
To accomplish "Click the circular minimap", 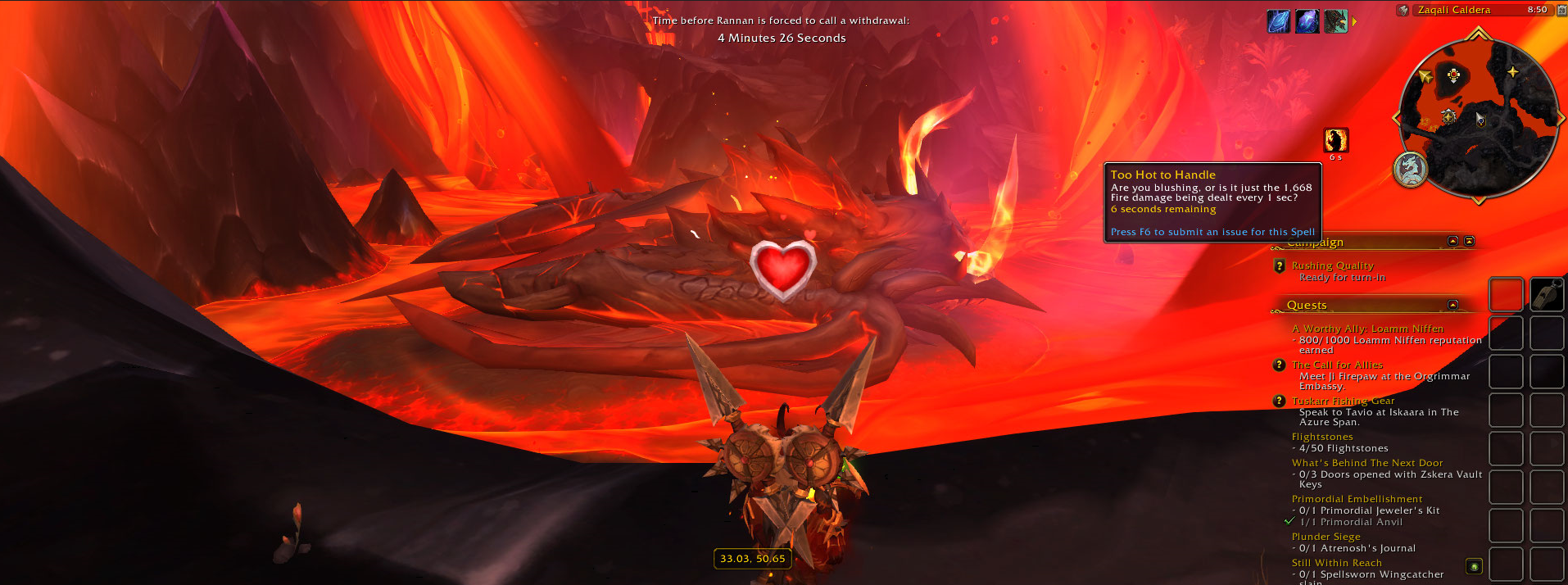I will [1479, 117].
